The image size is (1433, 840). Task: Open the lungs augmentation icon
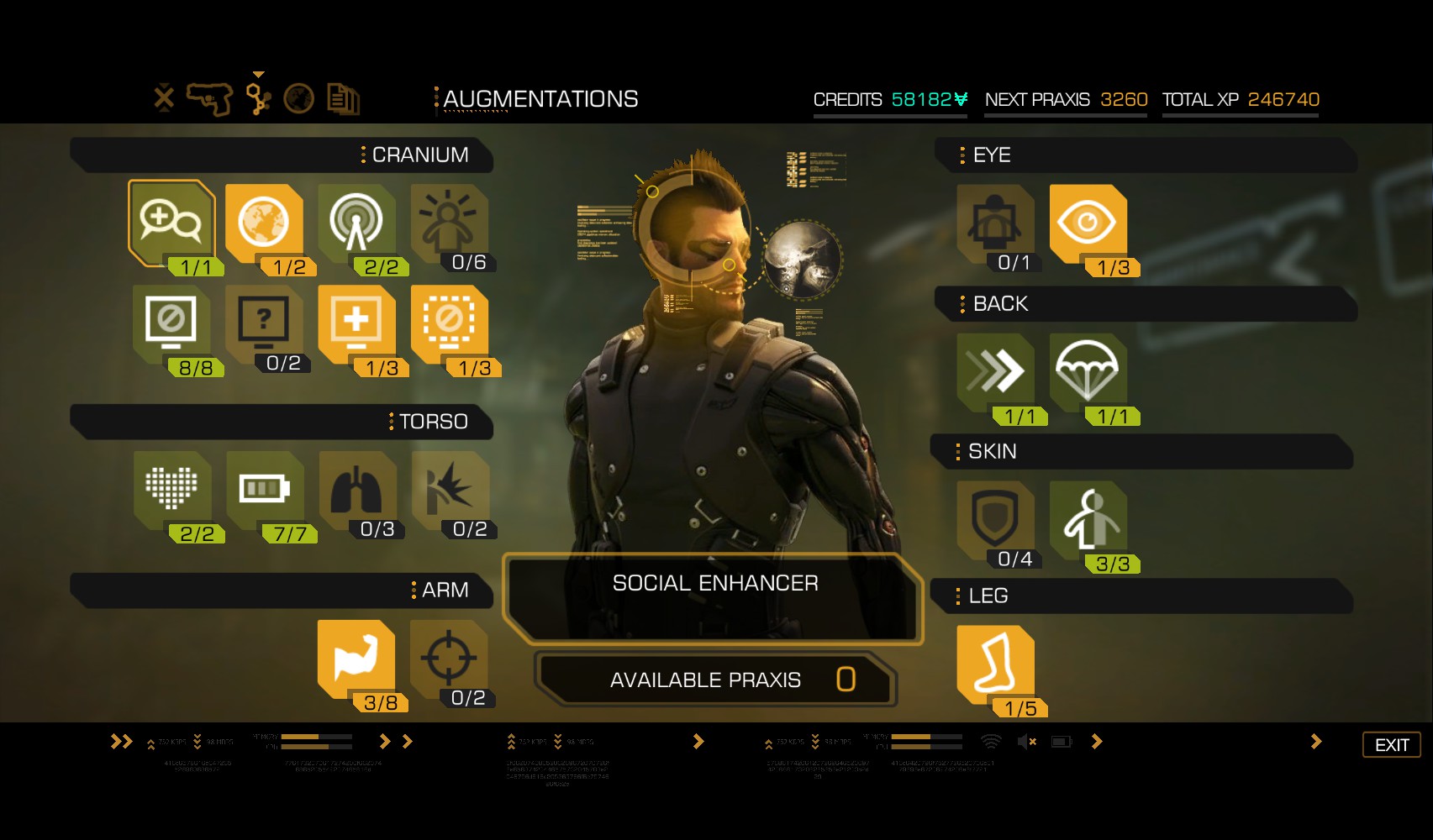click(356, 489)
